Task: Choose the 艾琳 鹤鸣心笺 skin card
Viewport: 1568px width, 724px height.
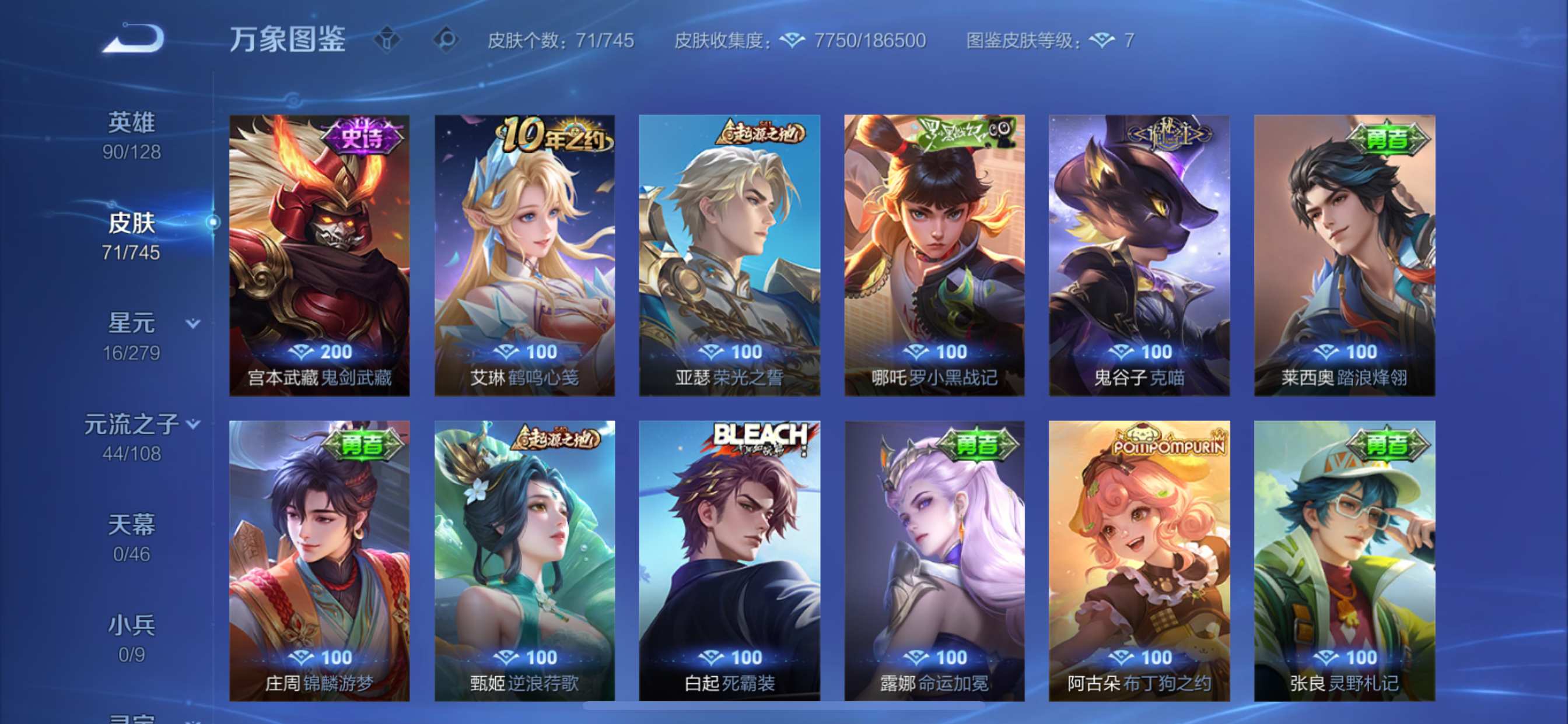Action: coord(524,255)
